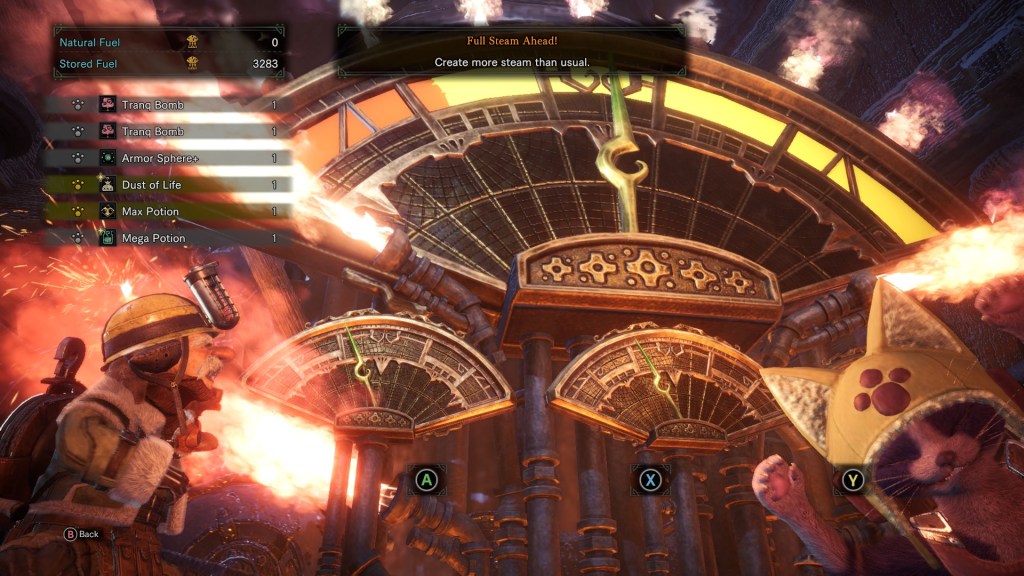Choose the Dust of Life reward entry
The image size is (1024, 576).
(170, 185)
